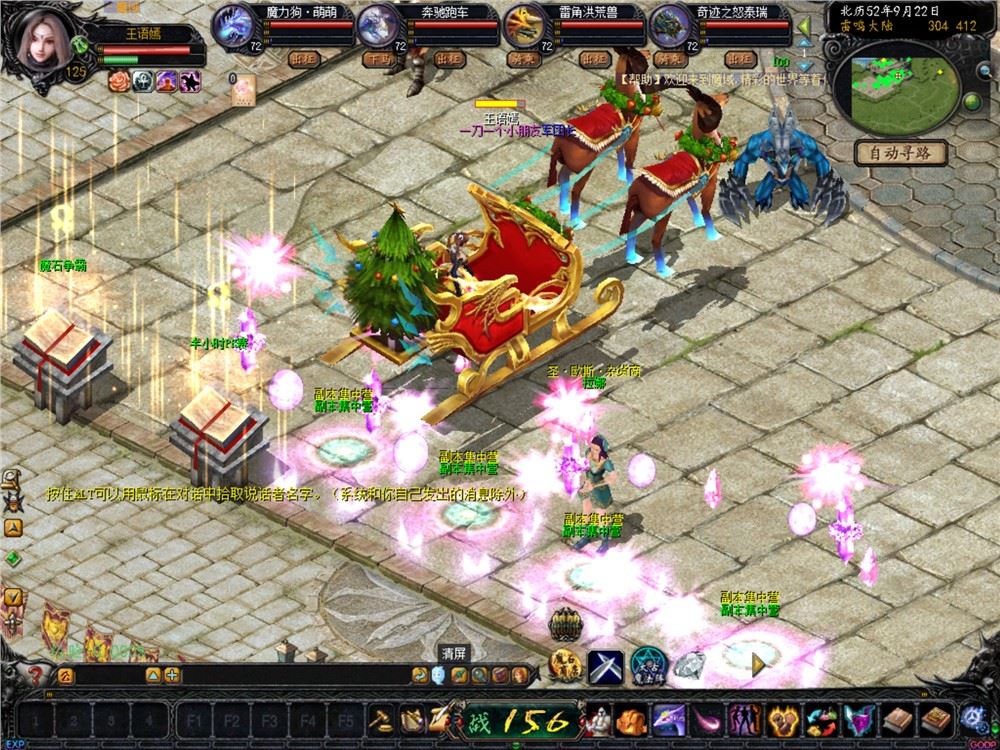Click the 自动寻路 auto-pathfinding button
Screen dimensions: 1000x750
pos(900,154)
